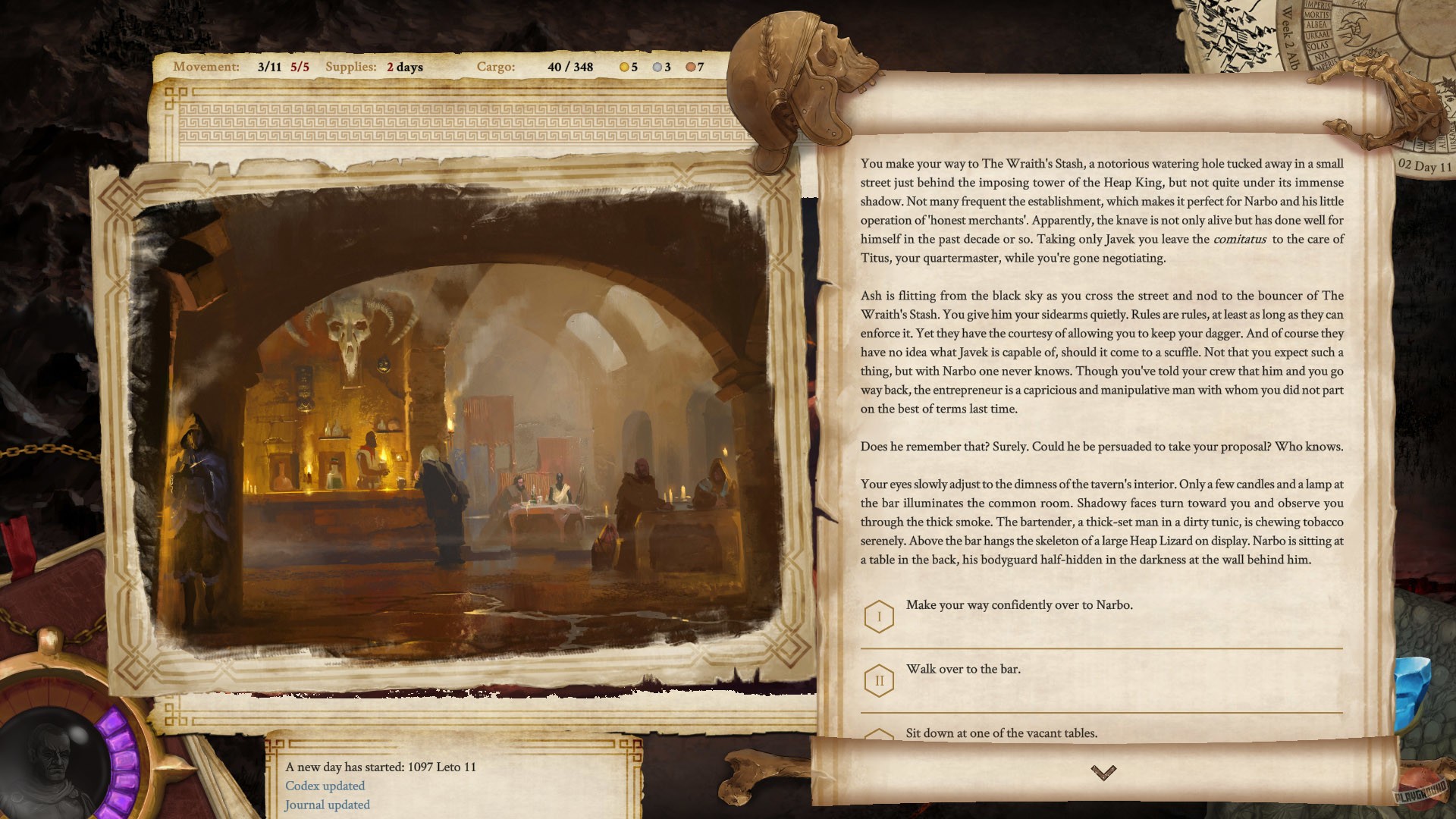This screenshot has height=819, width=1456.
Task: Click the gold coin currency icon
Action: [x=623, y=67]
